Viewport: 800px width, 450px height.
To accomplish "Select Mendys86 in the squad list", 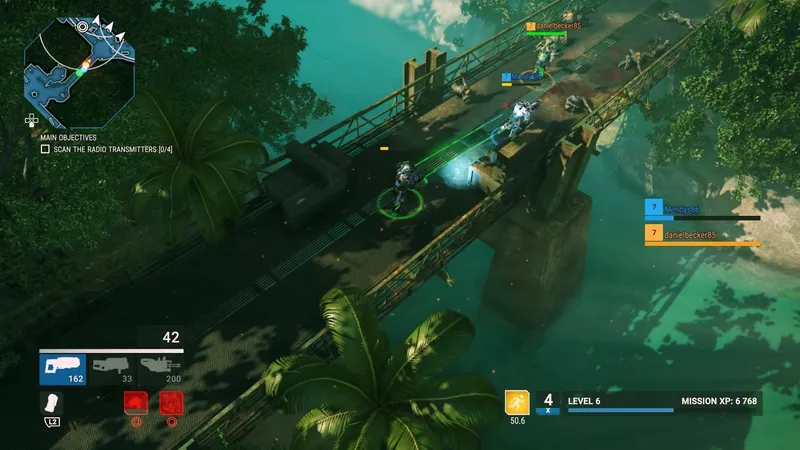I will (701, 209).
